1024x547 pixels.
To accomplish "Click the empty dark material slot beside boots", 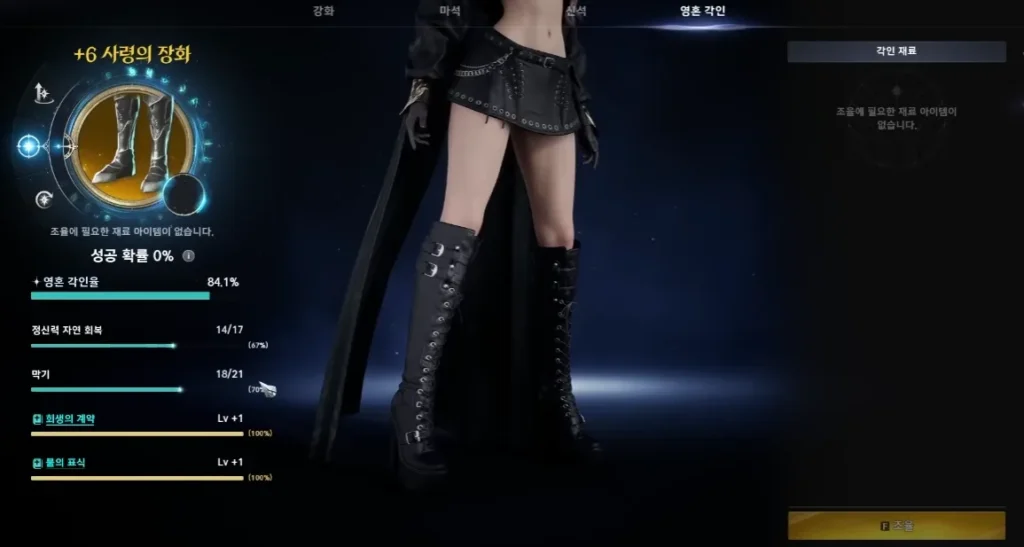I will (x=184, y=195).
